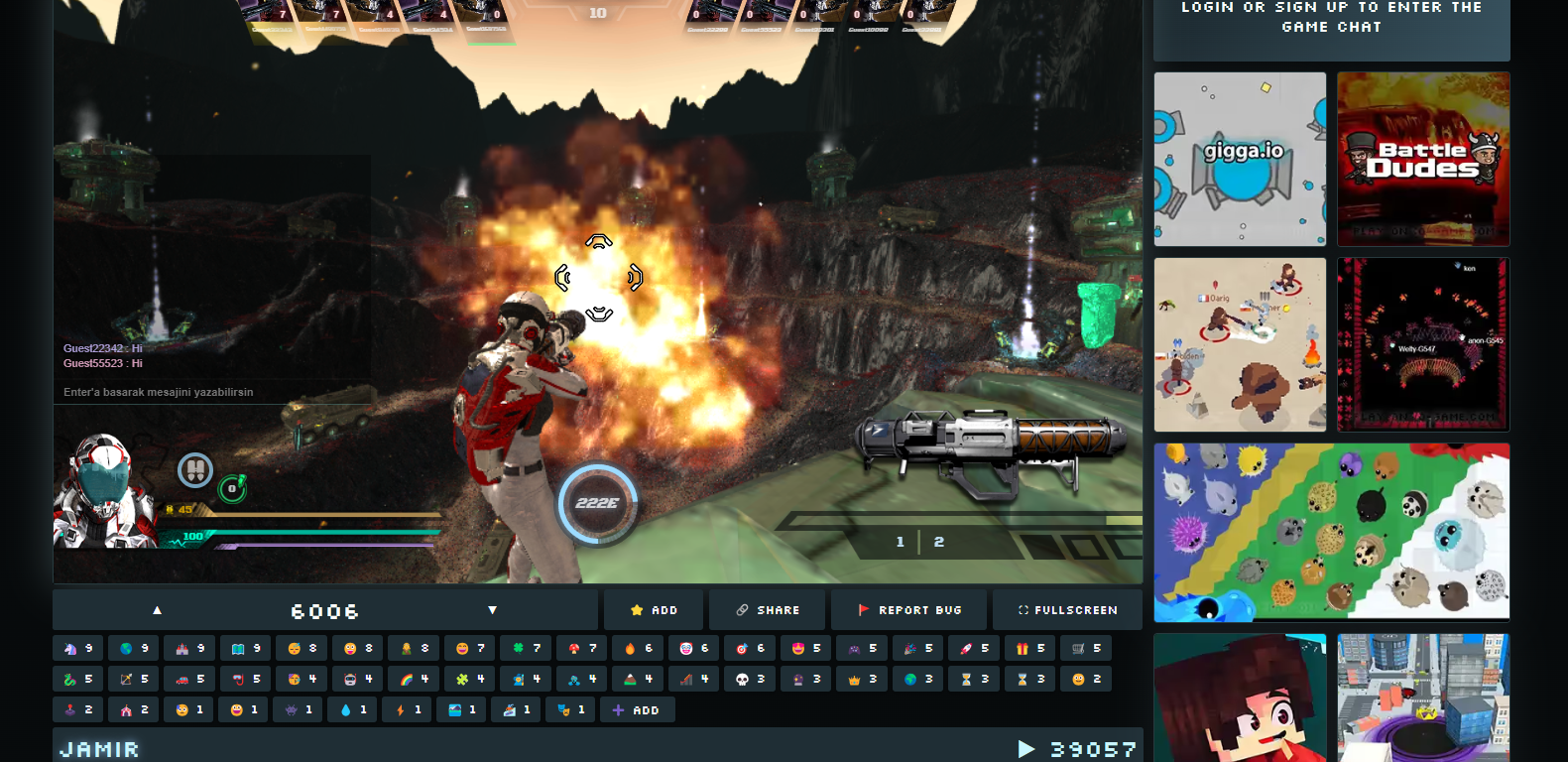This screenshot has height=762, width=1568.
Task: Share the game link
Action: (x=768, y=610)
